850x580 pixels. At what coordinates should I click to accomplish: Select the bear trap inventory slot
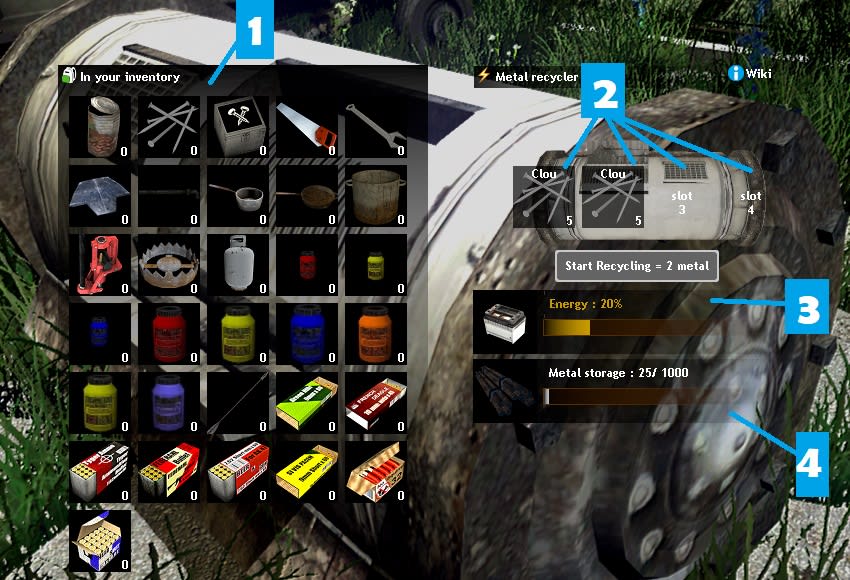[x=169, y=264]
